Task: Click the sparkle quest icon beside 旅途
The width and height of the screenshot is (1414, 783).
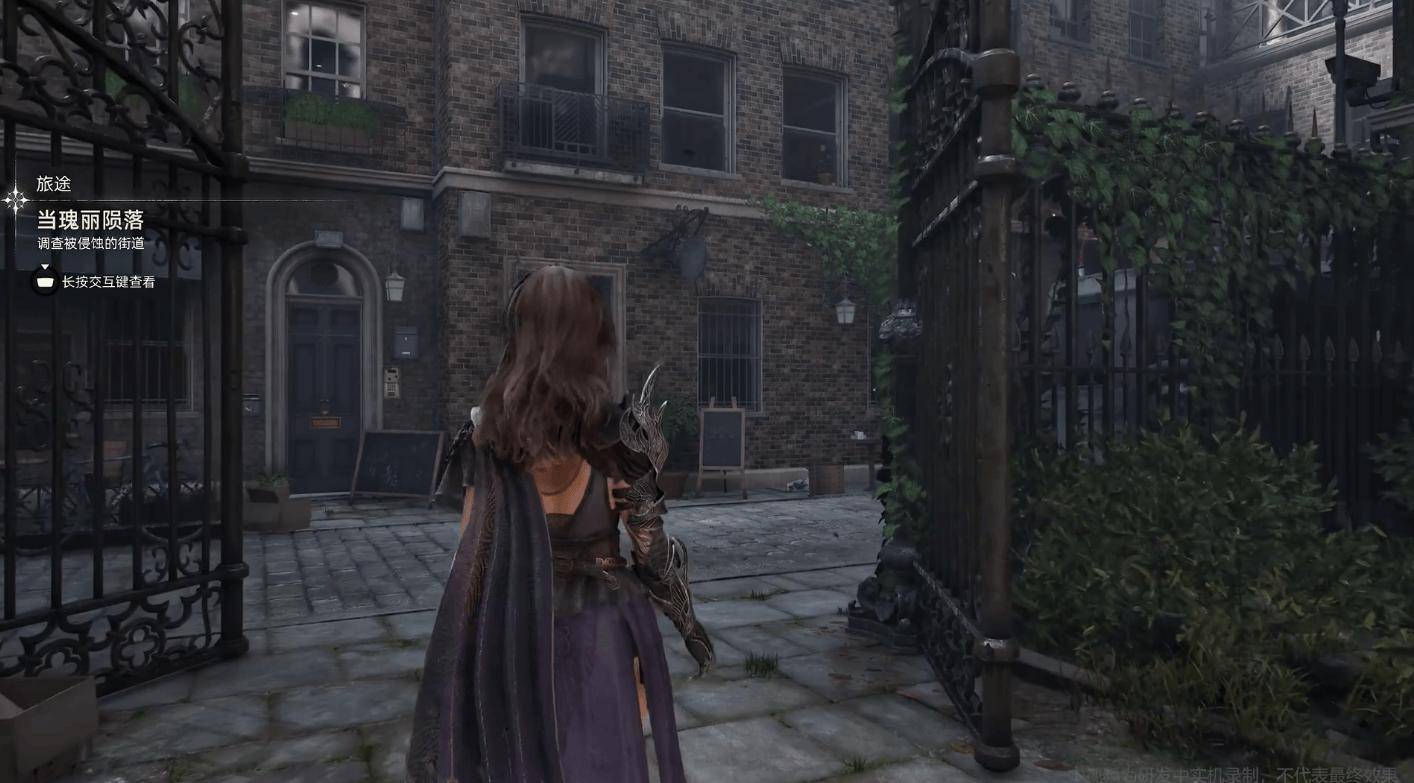Action: pos(16,201)
